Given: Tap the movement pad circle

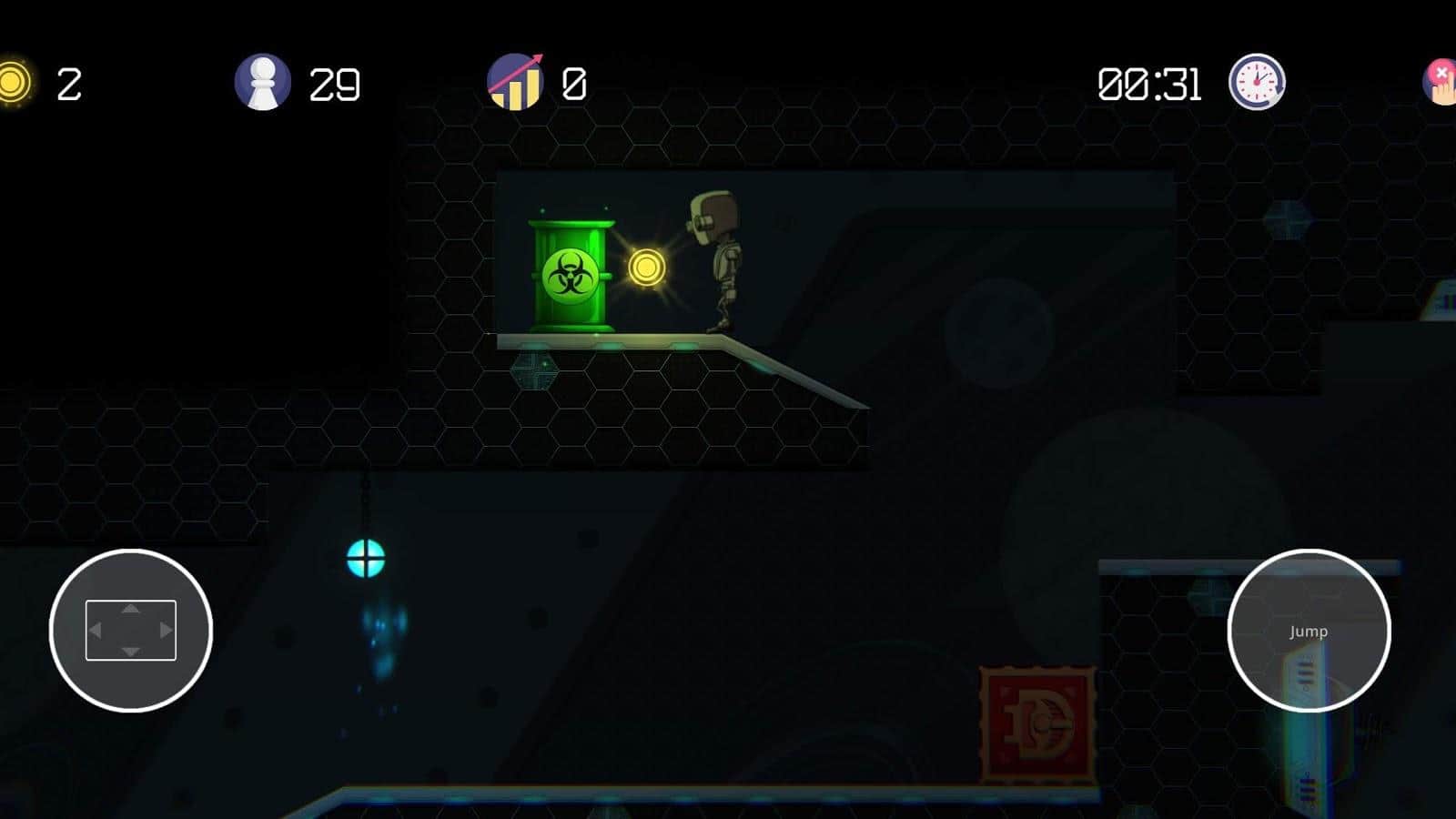Looking at the screenshot, I should click(130, 630).
